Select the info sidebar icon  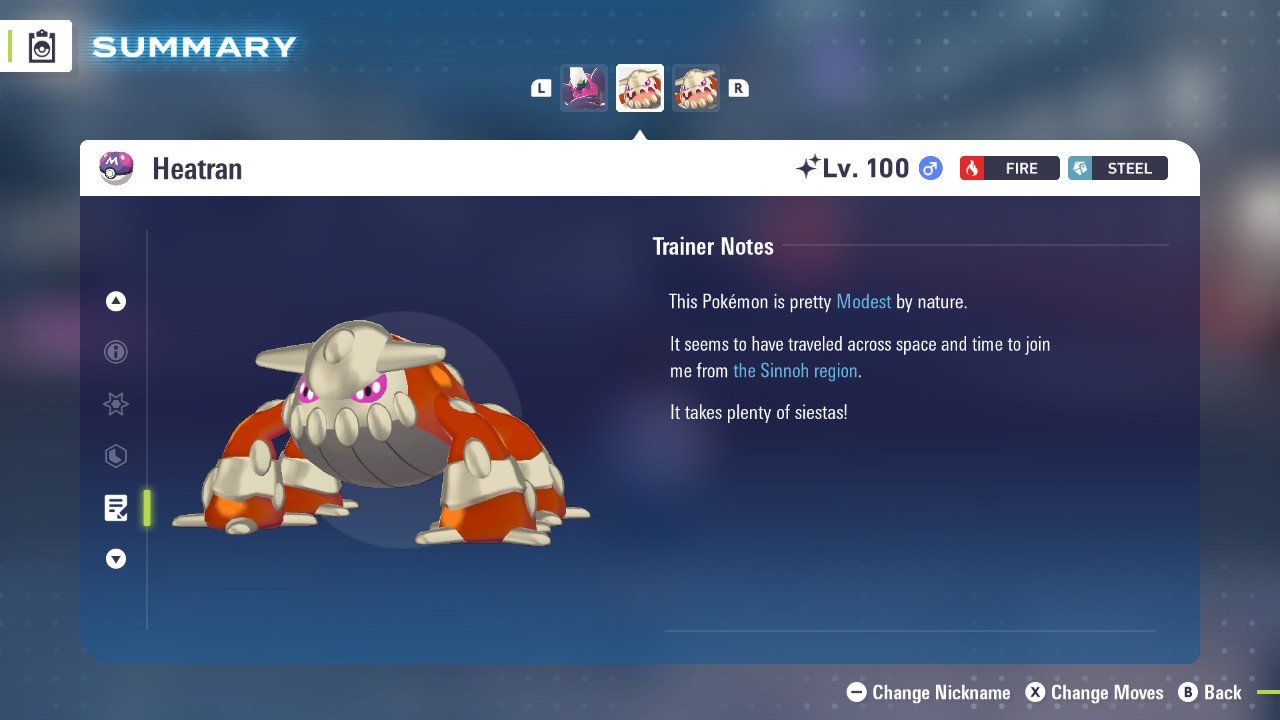click(x=115, y=352)
